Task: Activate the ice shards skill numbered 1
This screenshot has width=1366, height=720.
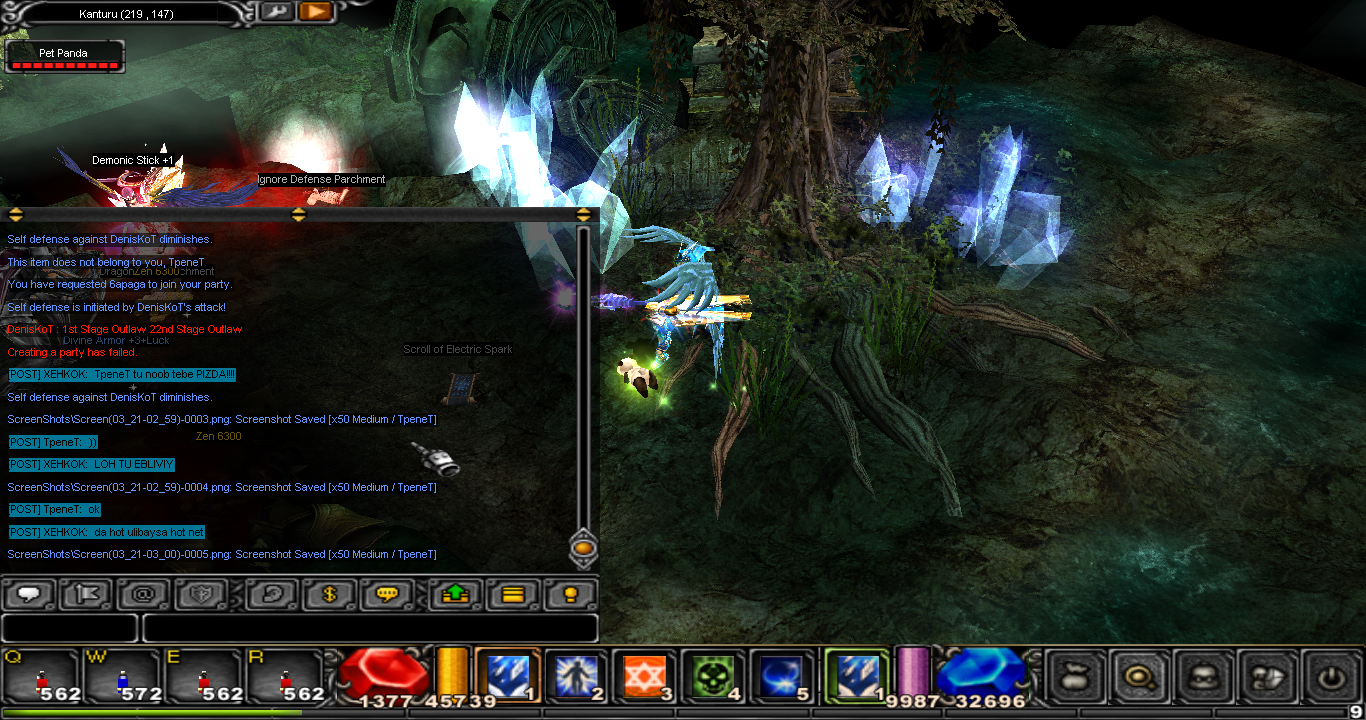Action: click(x=507, y=676)
